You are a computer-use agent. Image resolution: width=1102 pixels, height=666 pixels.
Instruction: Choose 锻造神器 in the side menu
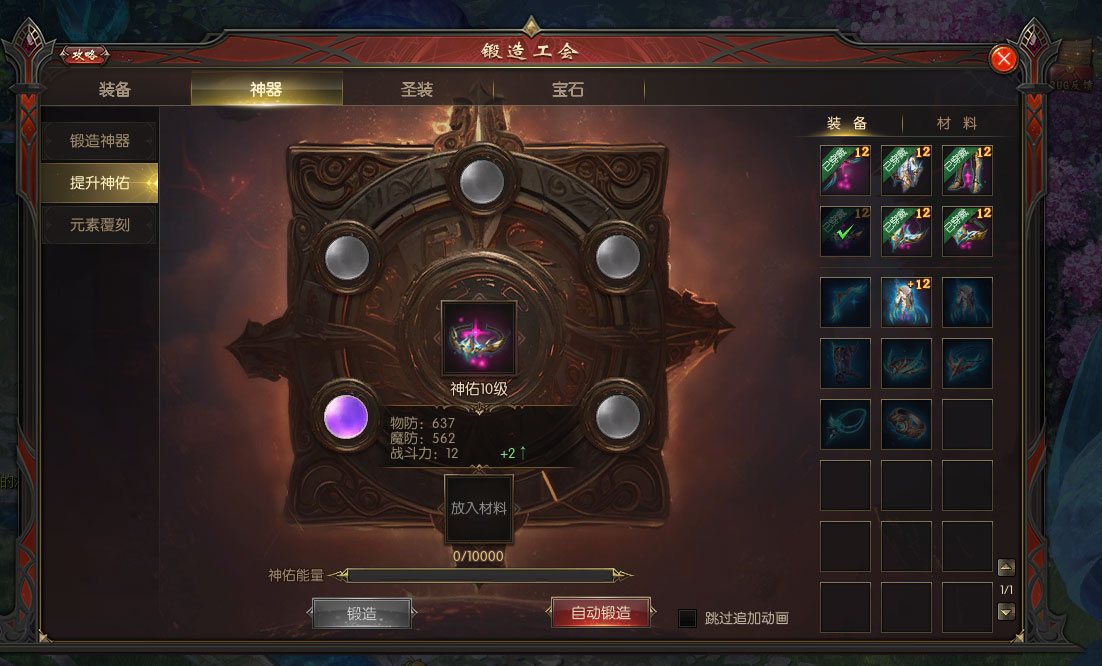pyautogui.click(x=100, y=141)
